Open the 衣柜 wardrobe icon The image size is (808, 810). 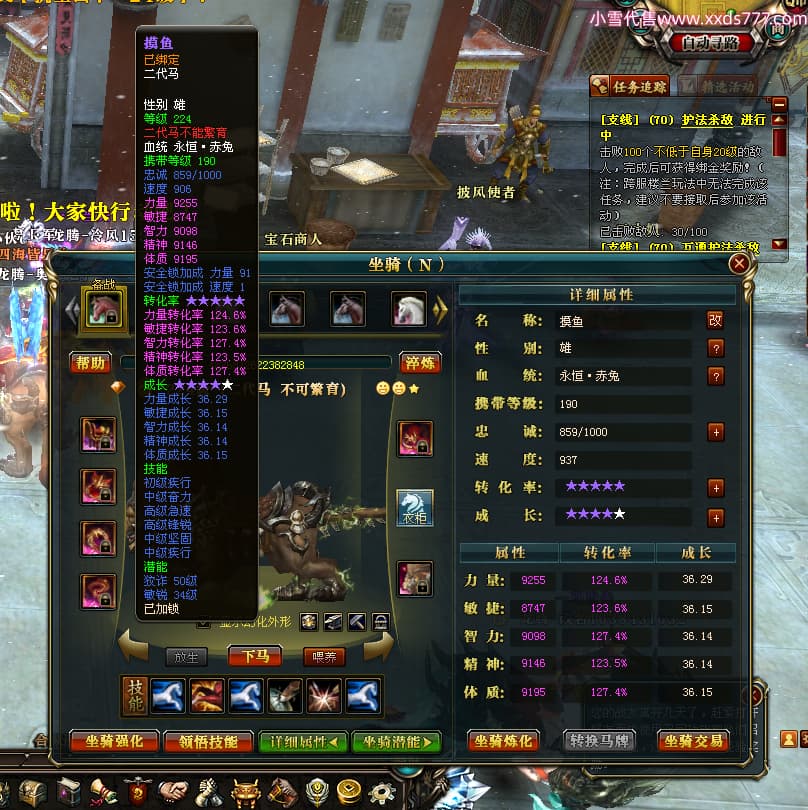[x=414, y=507]
